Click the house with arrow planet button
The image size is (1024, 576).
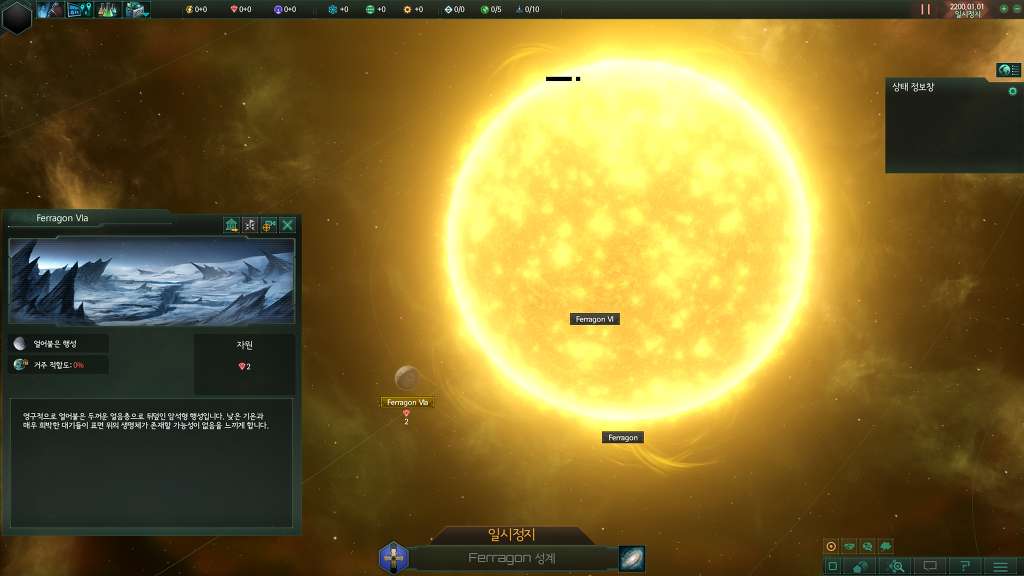[232, 225]
